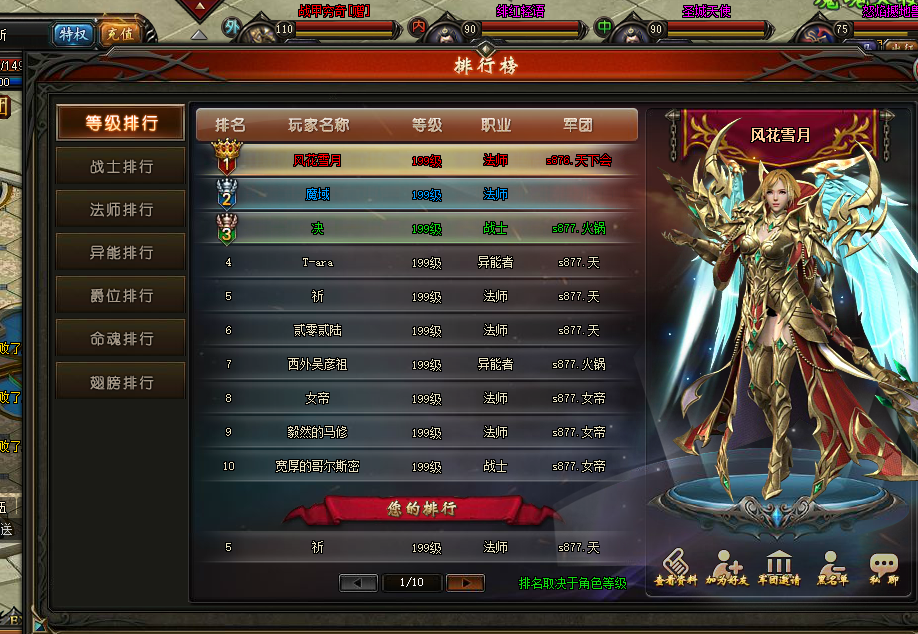Image resolution: width=918 pixels, height=634 pixels.
Task: Show the 异能排行 ranking list
Action: pos(121,253)
